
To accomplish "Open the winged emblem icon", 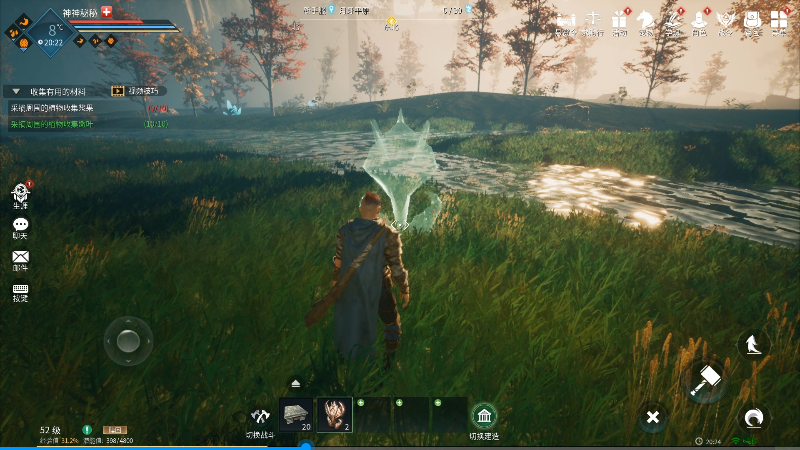I will (x=725, y=19).
